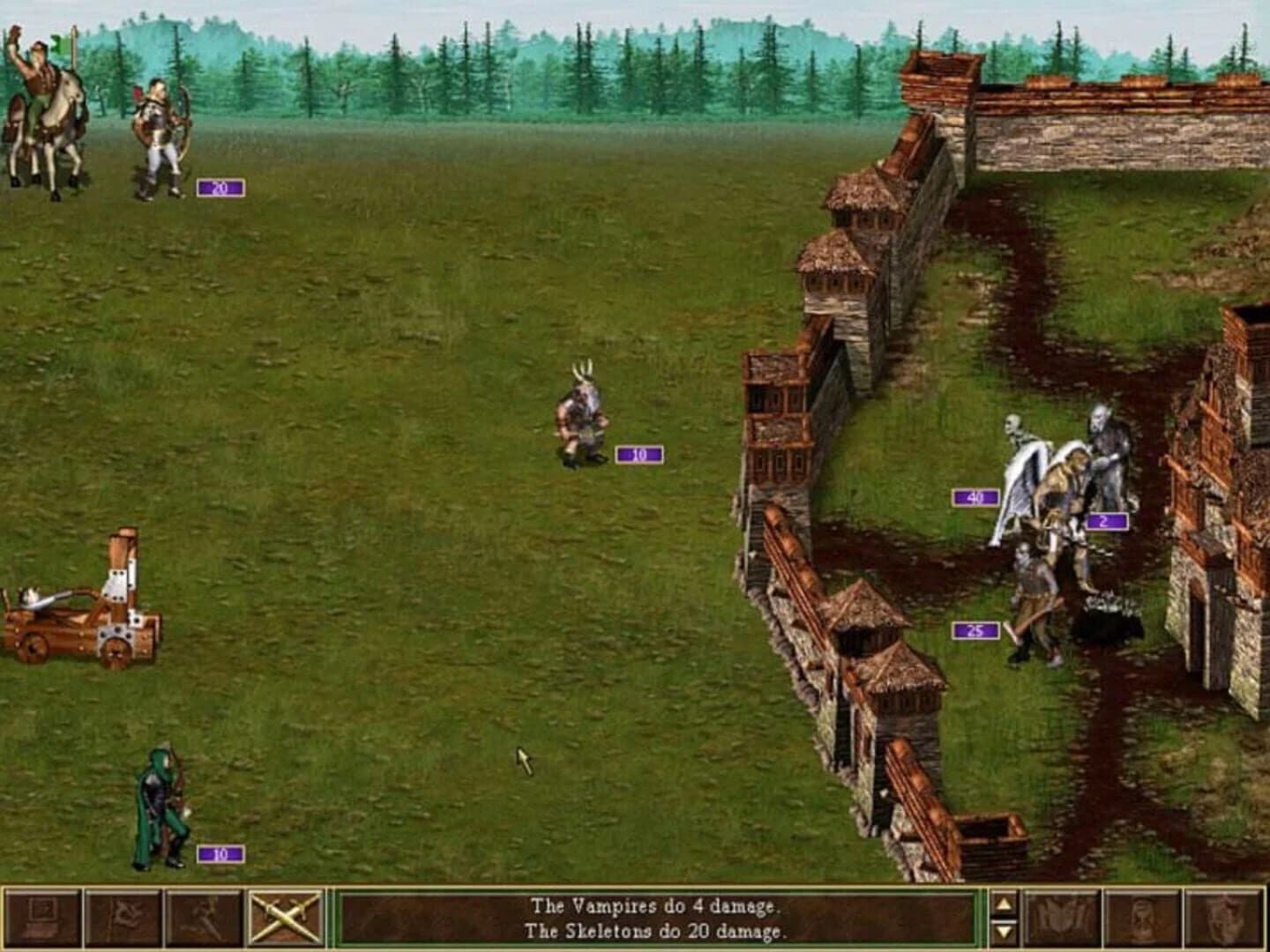Select the Wait command icon
Image resolution: width=1270 pixels, height=952 pixels.
[1139, 921]
